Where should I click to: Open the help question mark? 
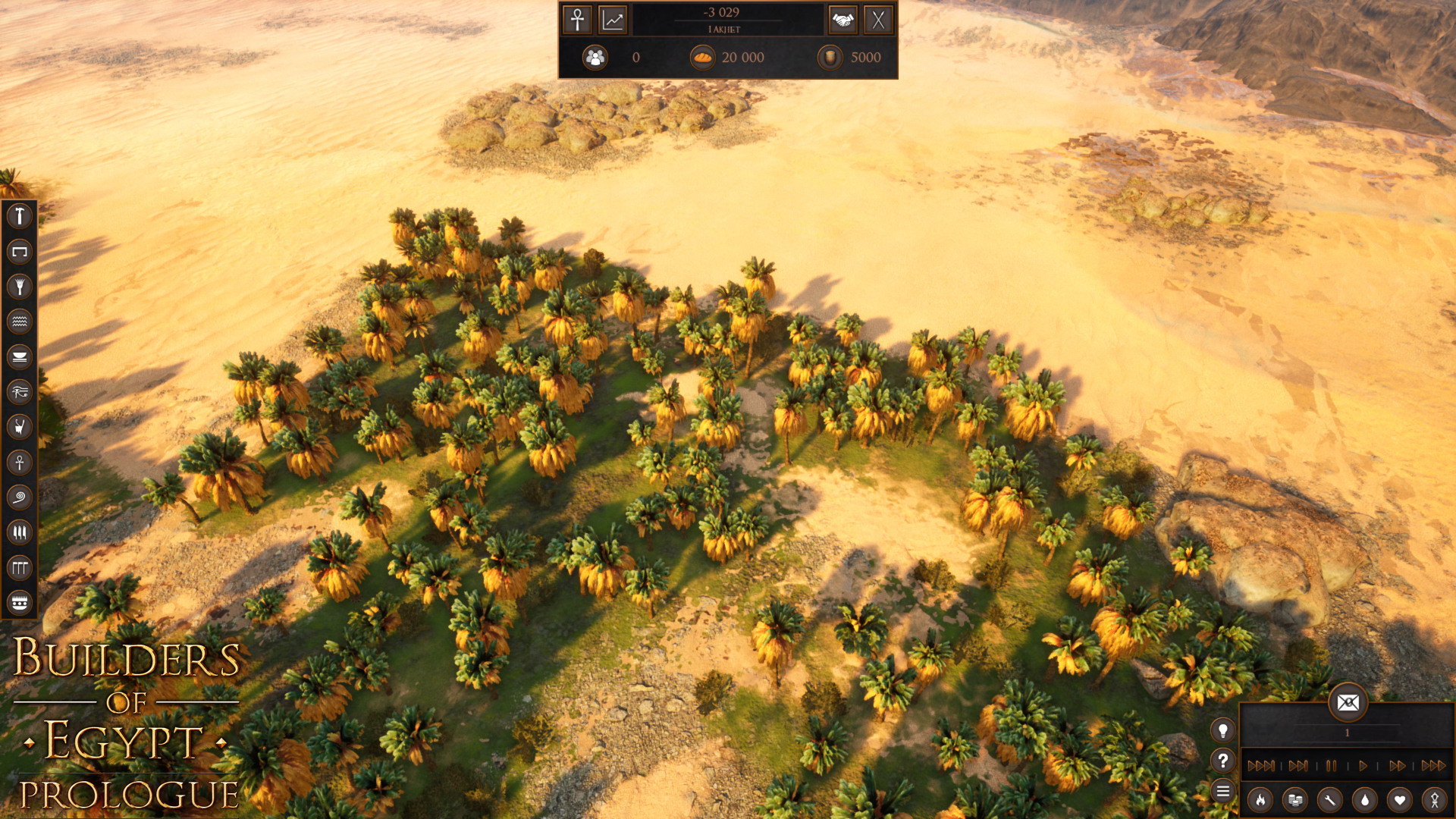point(1223,761)
